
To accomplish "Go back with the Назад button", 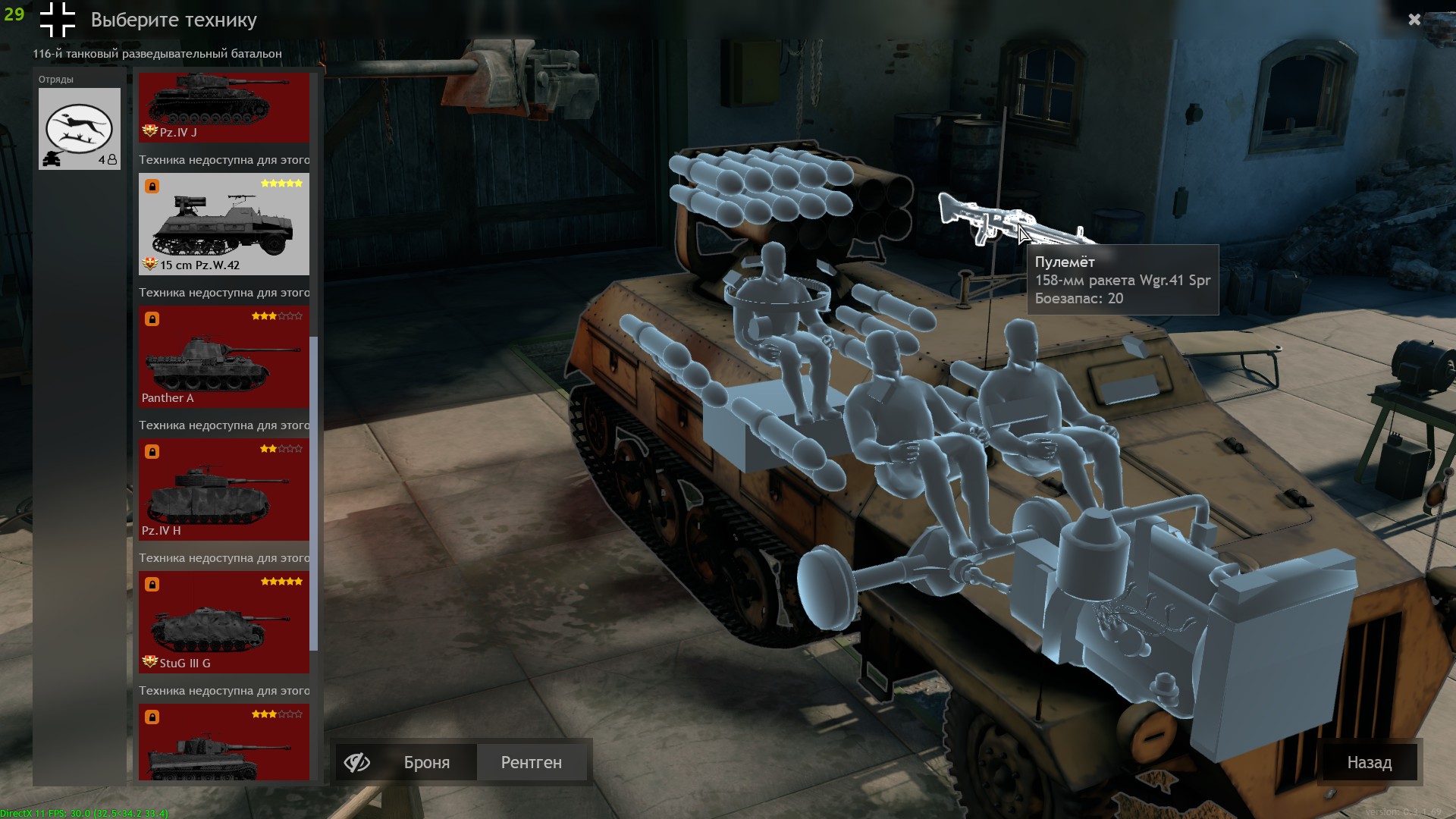I will point(1369,762).
